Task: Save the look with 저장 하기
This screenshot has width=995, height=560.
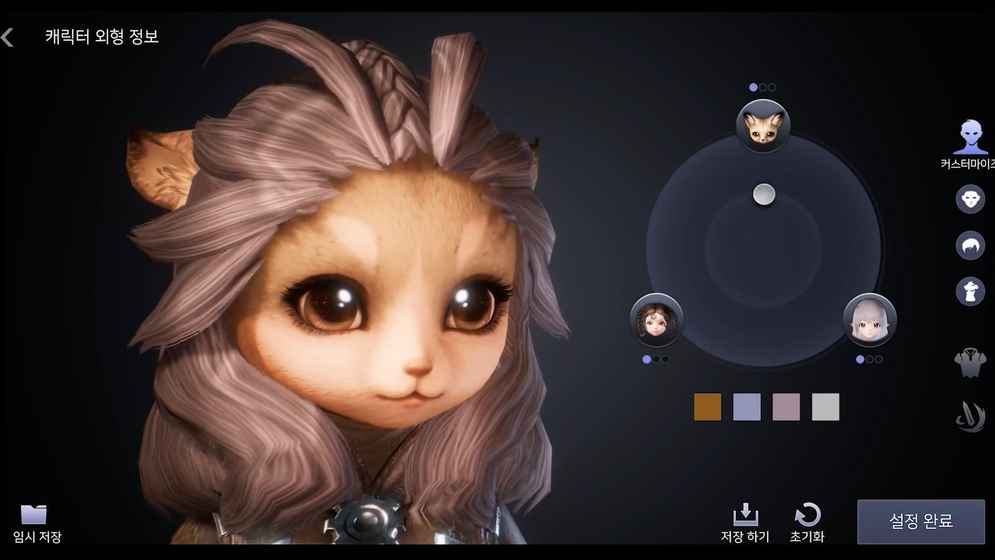Action: 745,523
